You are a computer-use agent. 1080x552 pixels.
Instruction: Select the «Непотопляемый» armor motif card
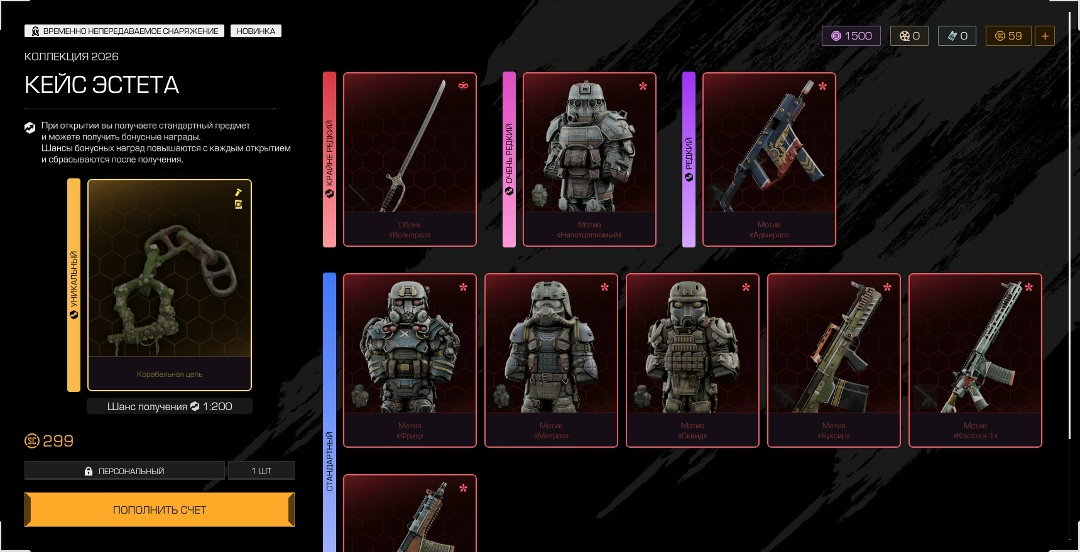pos(589,159)
